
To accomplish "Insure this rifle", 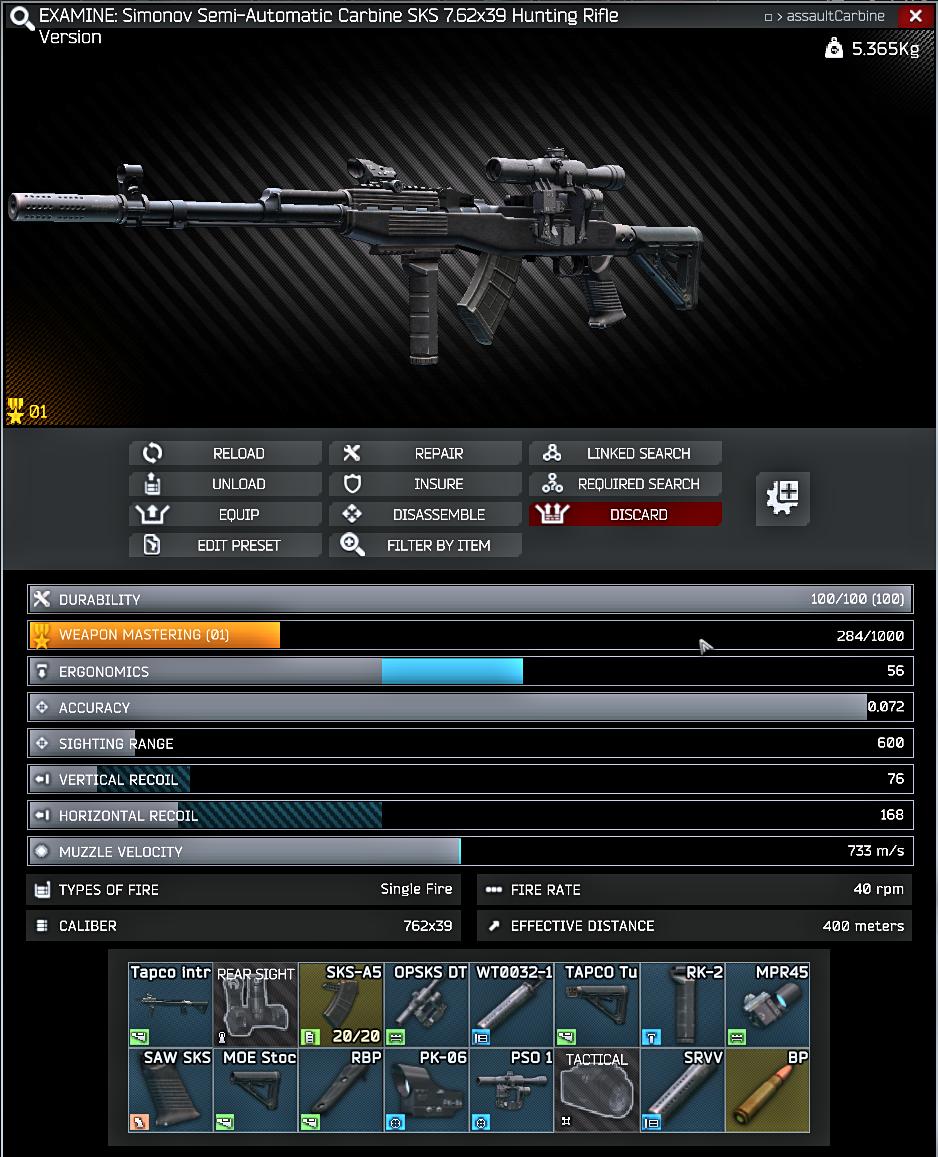I will tap(426, 484).
